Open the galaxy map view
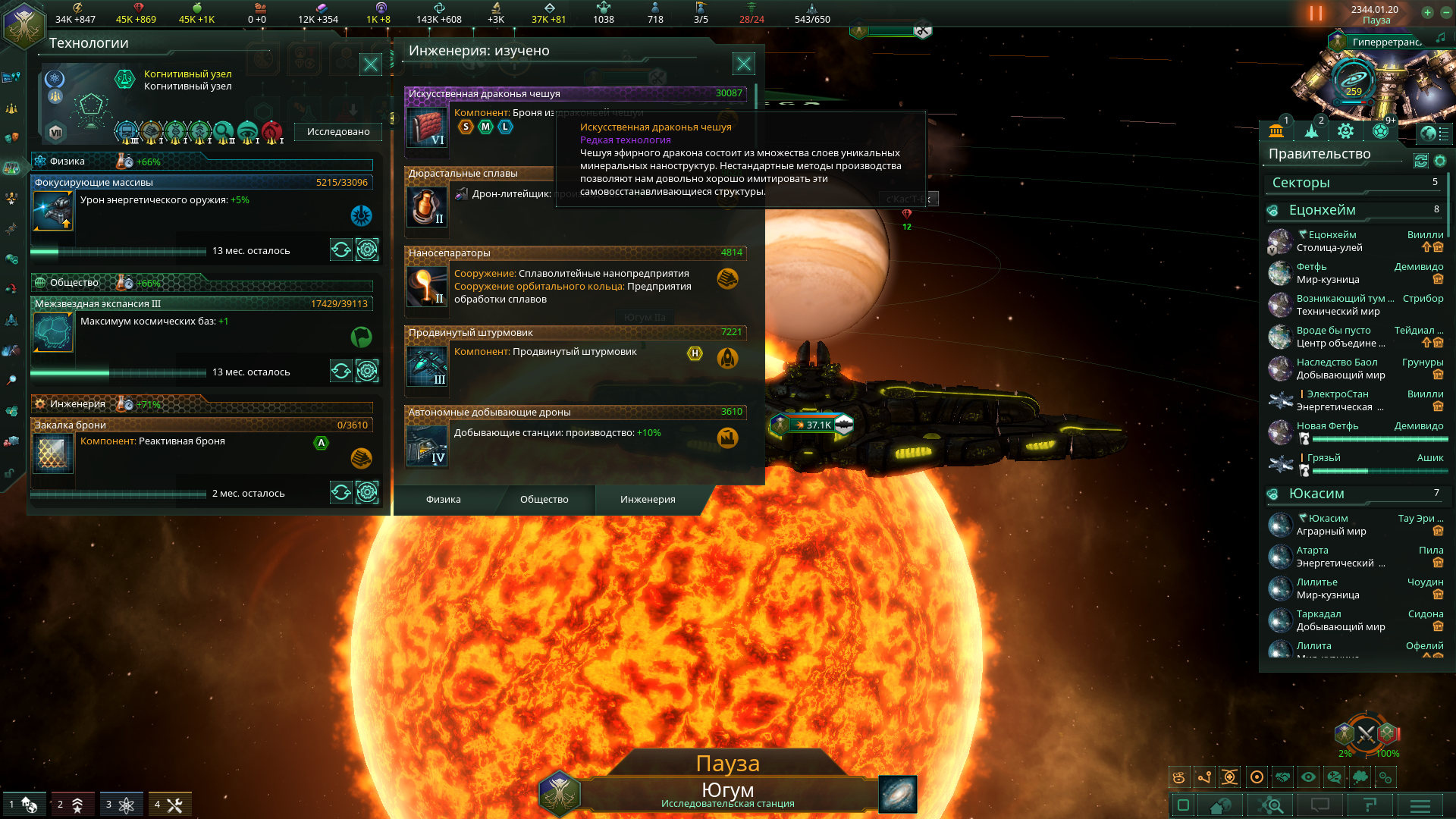The image size is (1456, 819). [898, 794]
